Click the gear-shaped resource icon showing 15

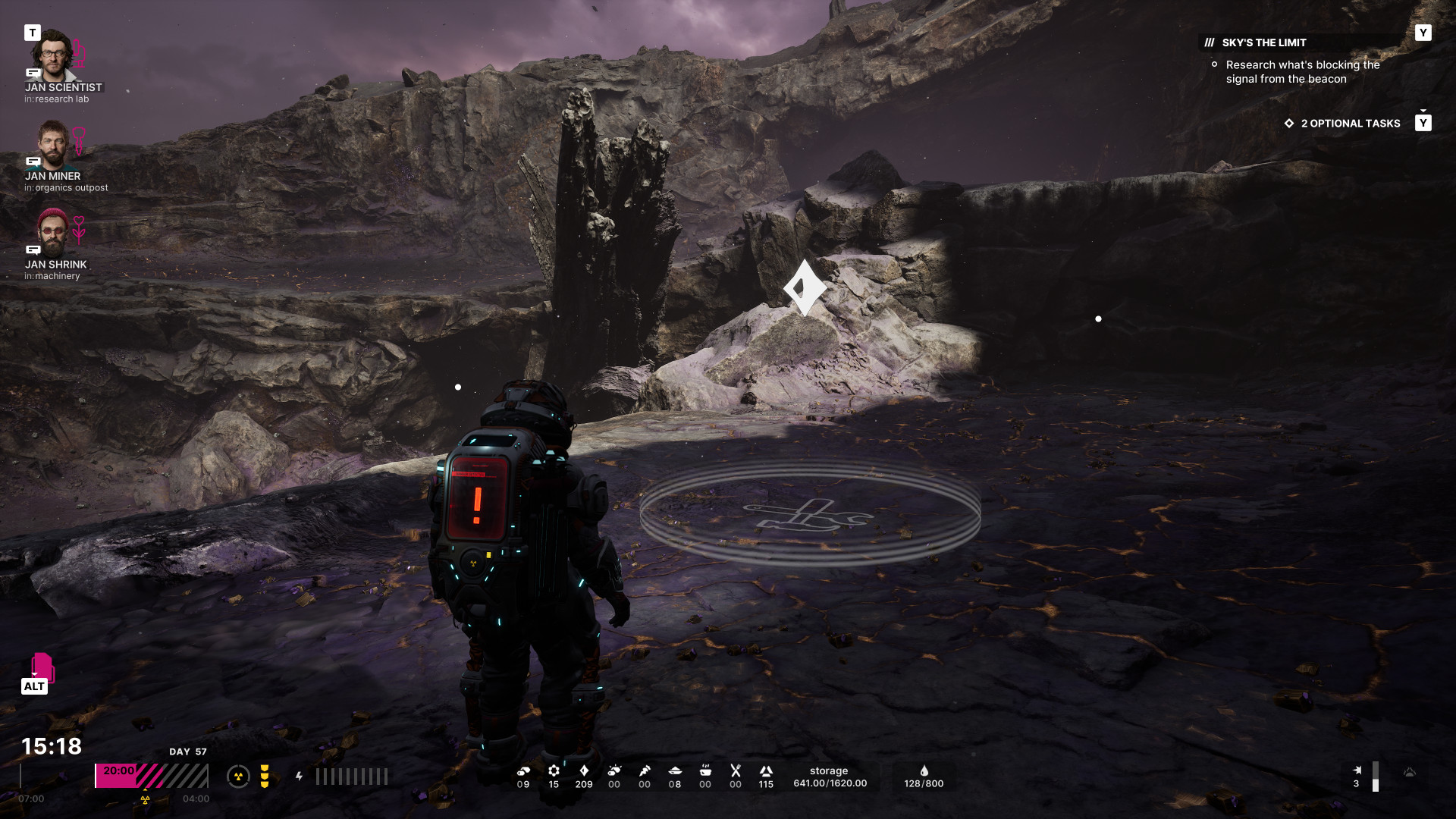(554, 770)
